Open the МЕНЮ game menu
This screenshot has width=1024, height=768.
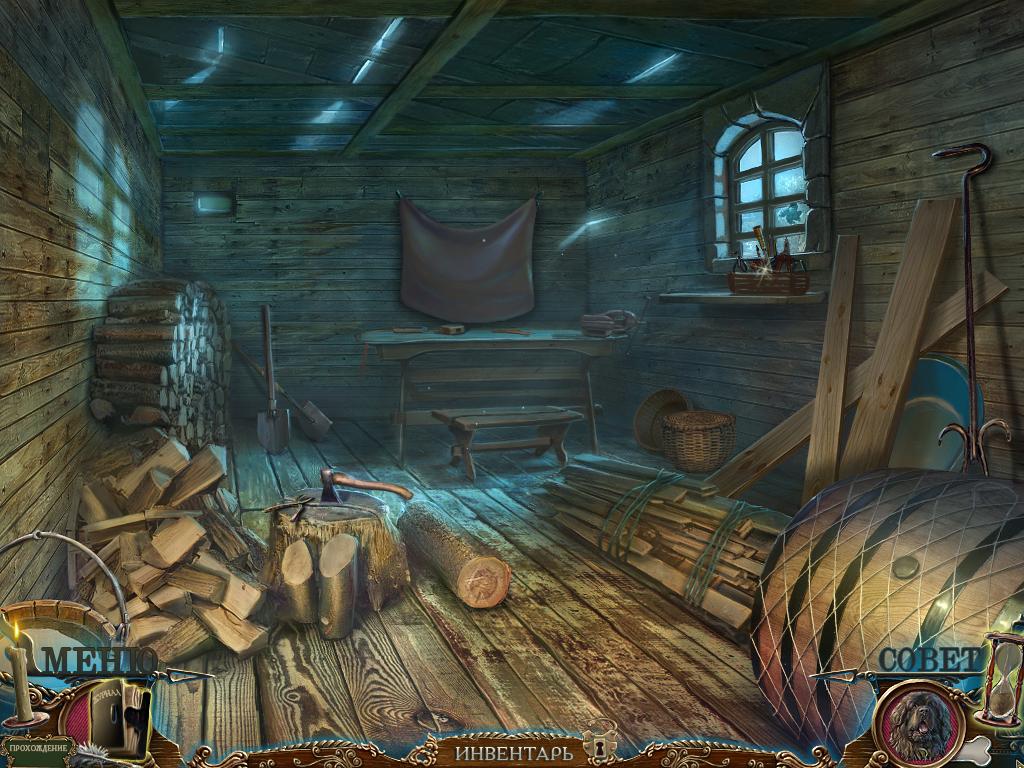pos(98,660)
